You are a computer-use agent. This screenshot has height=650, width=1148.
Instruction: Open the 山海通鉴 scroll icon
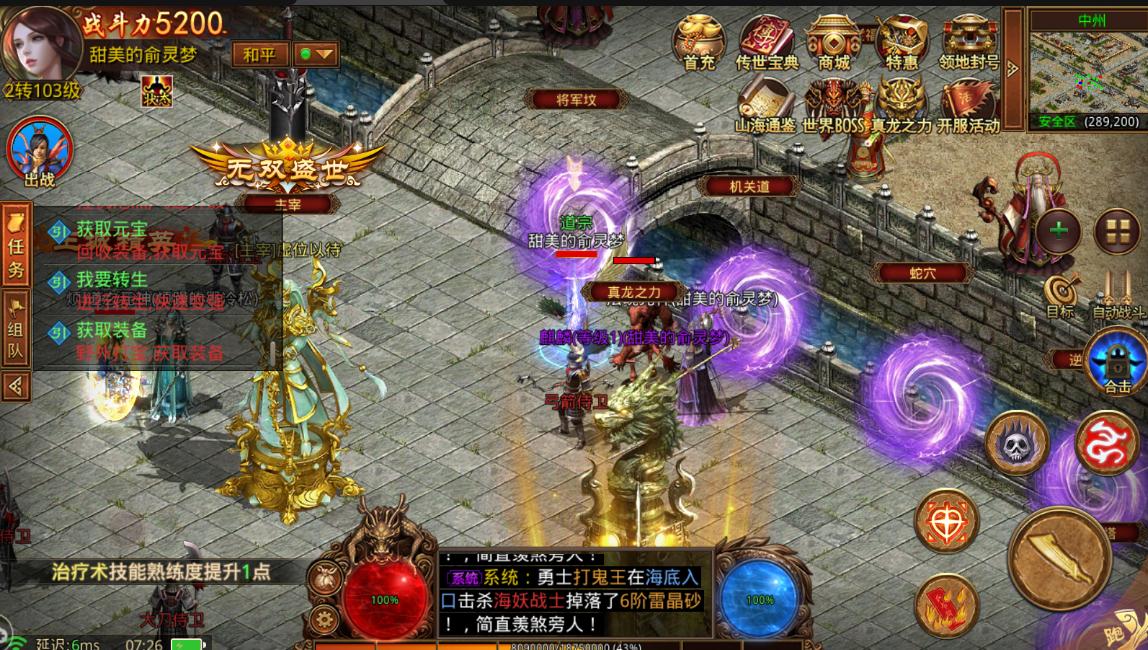(x=765, y=103)
